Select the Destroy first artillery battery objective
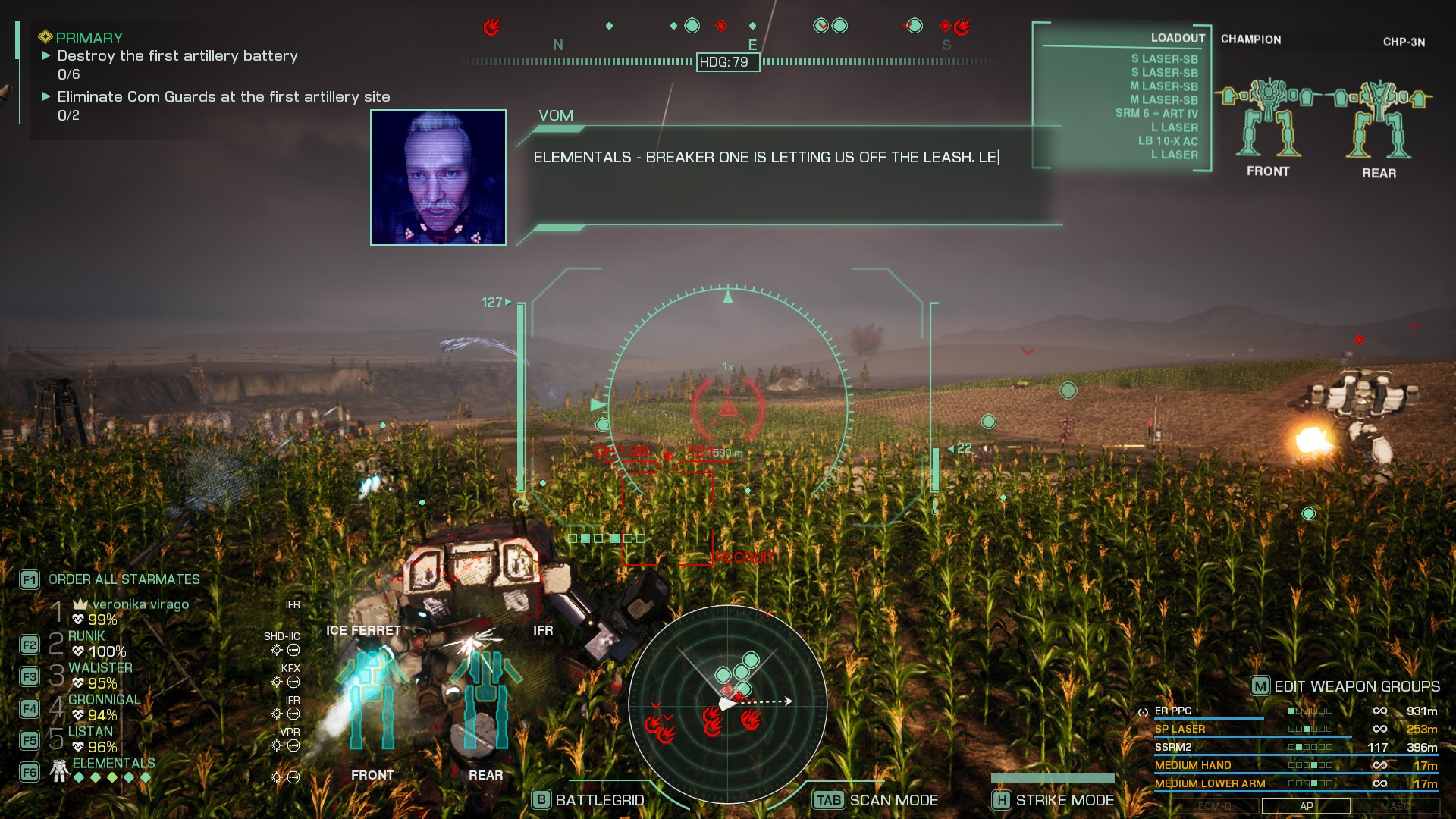 point(177,56)
